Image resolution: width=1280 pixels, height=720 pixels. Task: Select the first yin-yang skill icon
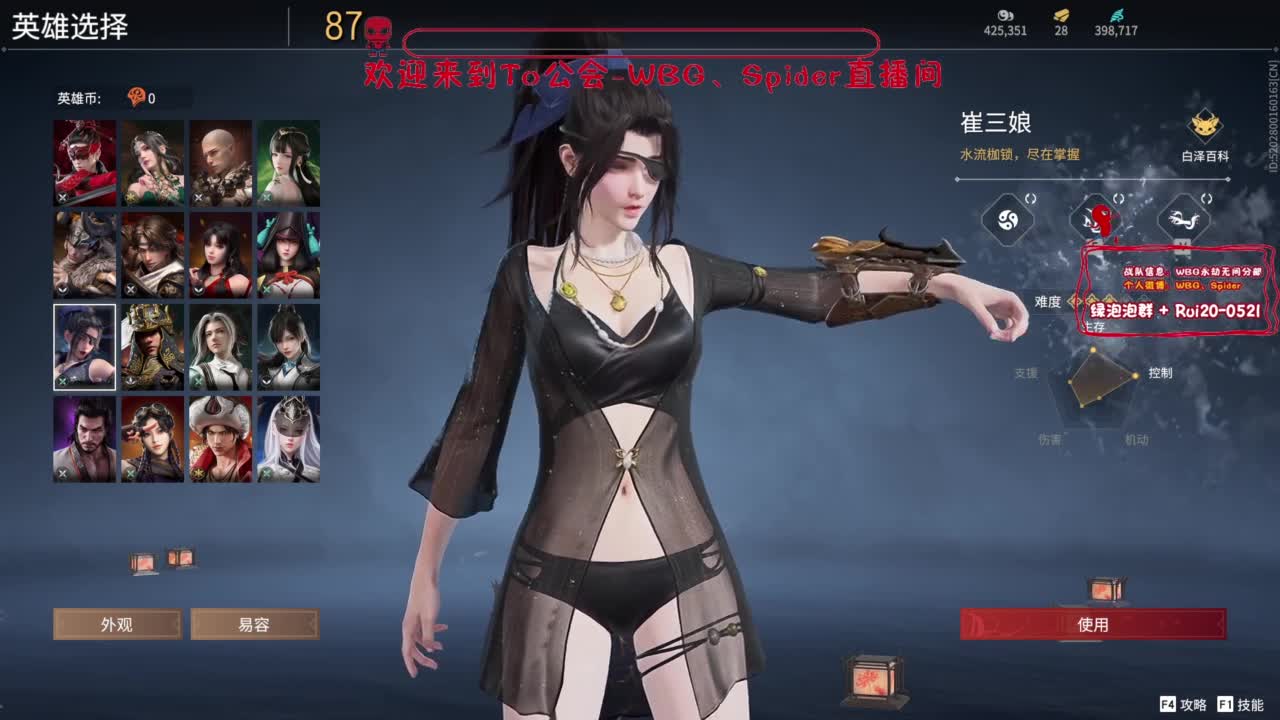pos(1007,221)
